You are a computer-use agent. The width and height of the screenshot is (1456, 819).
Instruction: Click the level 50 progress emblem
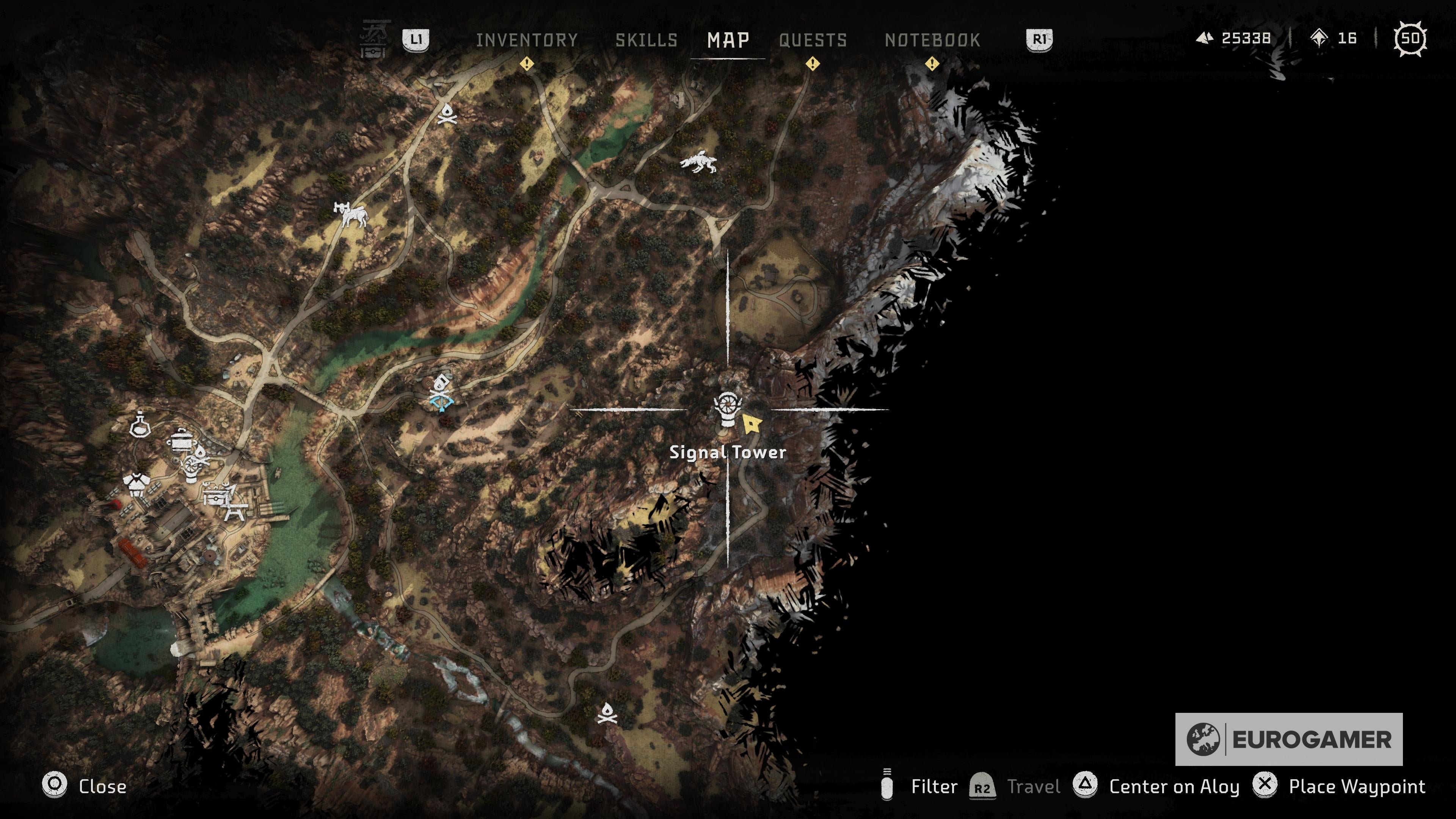click(x=1410, y=39)
